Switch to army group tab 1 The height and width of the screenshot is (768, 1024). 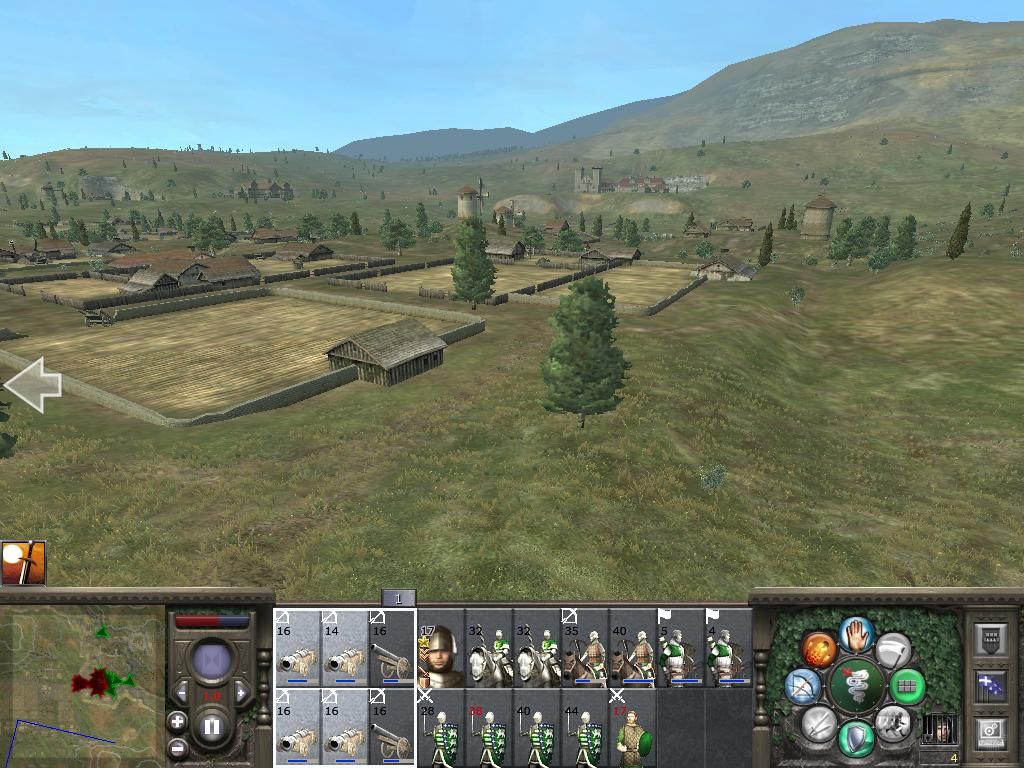398,598
